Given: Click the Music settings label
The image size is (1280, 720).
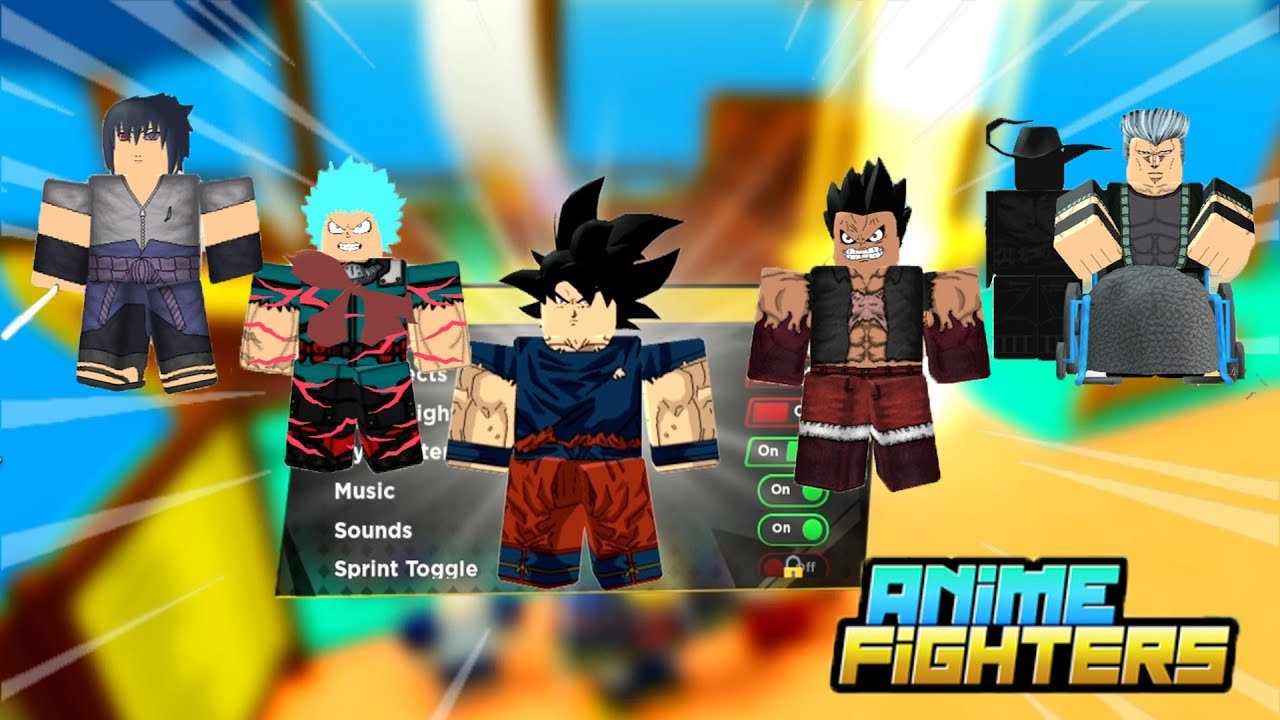Looking at the screenshot, I should click(x=362, y=491).
